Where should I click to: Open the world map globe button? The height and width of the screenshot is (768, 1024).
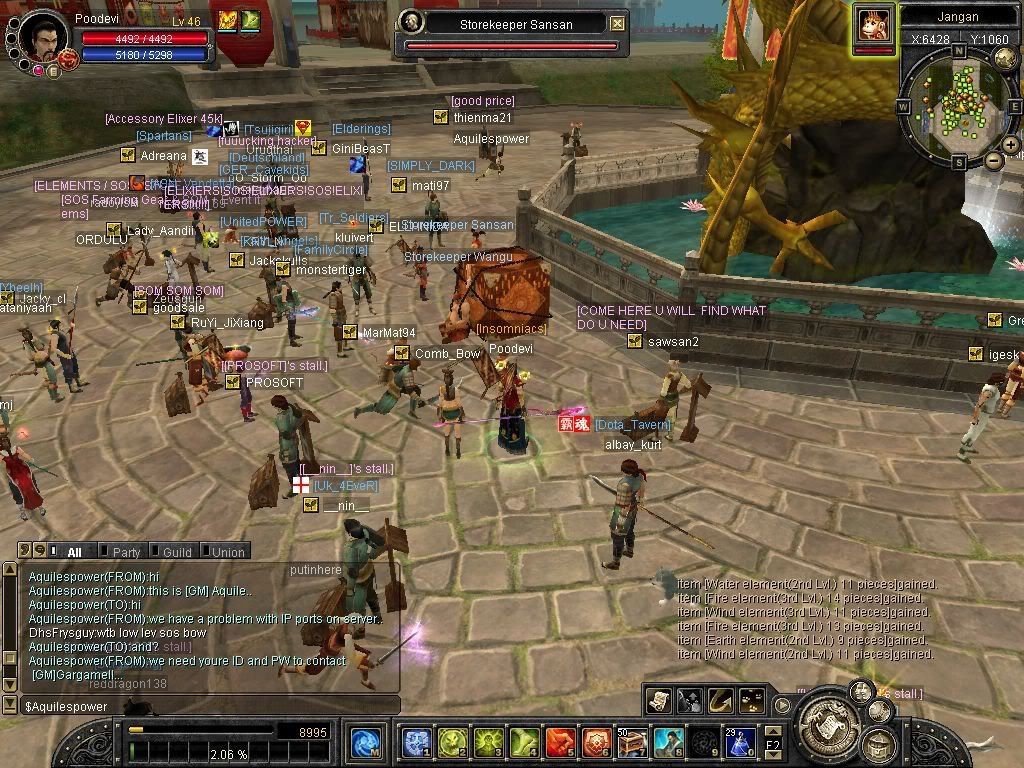[1005, 59]
